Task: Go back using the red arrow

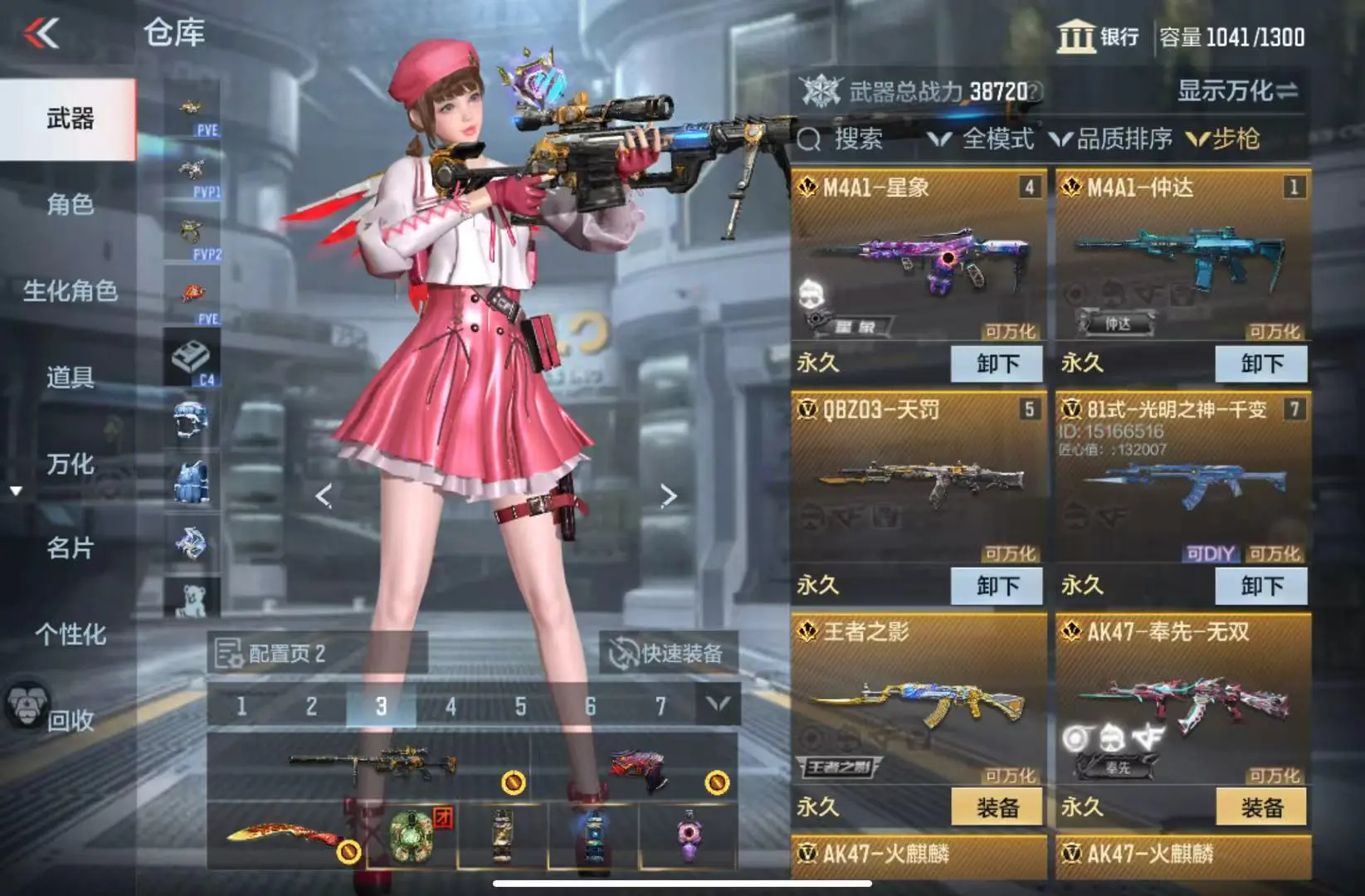Action: [x=41, y=34]
